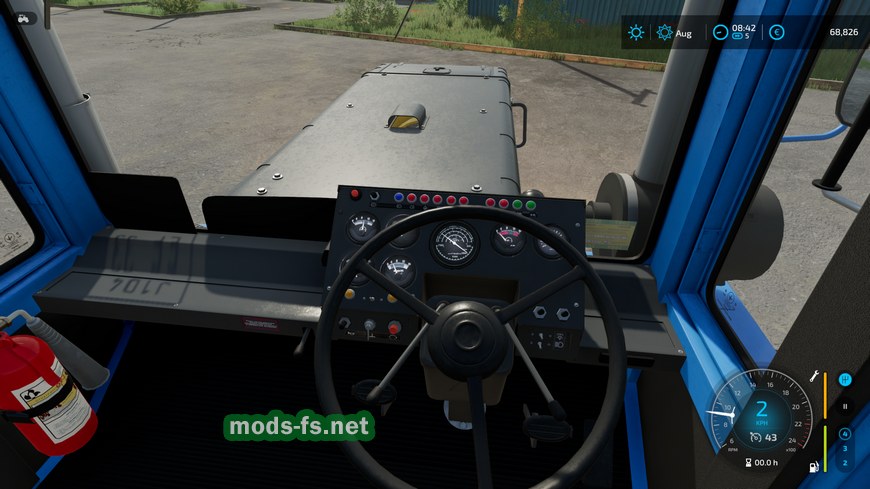Image resolution: width=870 pixels, height=489 pixels.
Task: Click the sunny weather icon
Action: pyautogui.click(x=636, y=32)
